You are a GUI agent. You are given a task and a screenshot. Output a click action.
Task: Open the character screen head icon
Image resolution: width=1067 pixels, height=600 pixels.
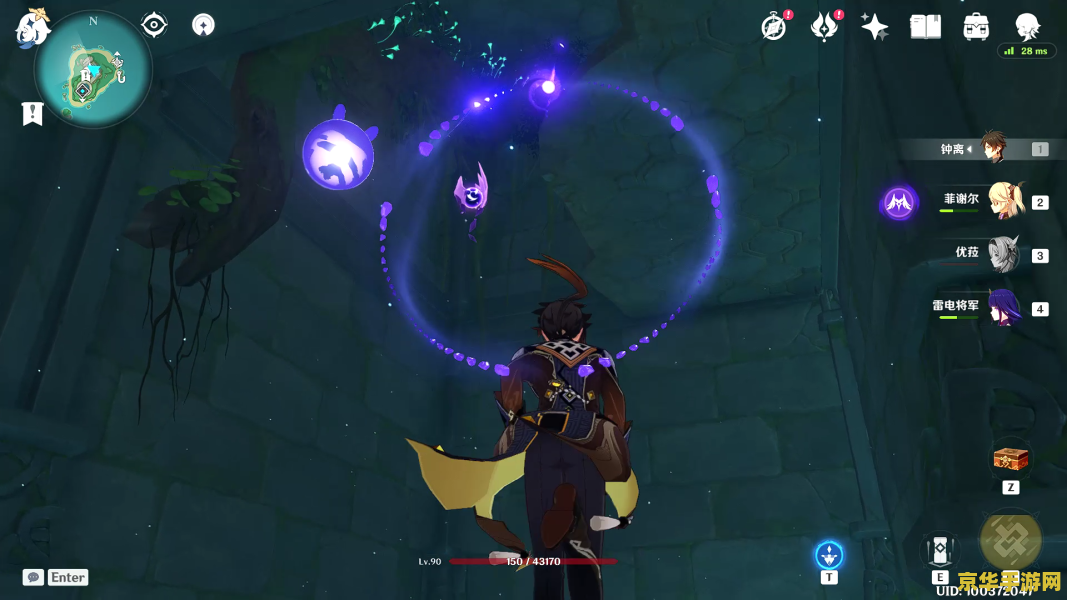coord(1027,26)
